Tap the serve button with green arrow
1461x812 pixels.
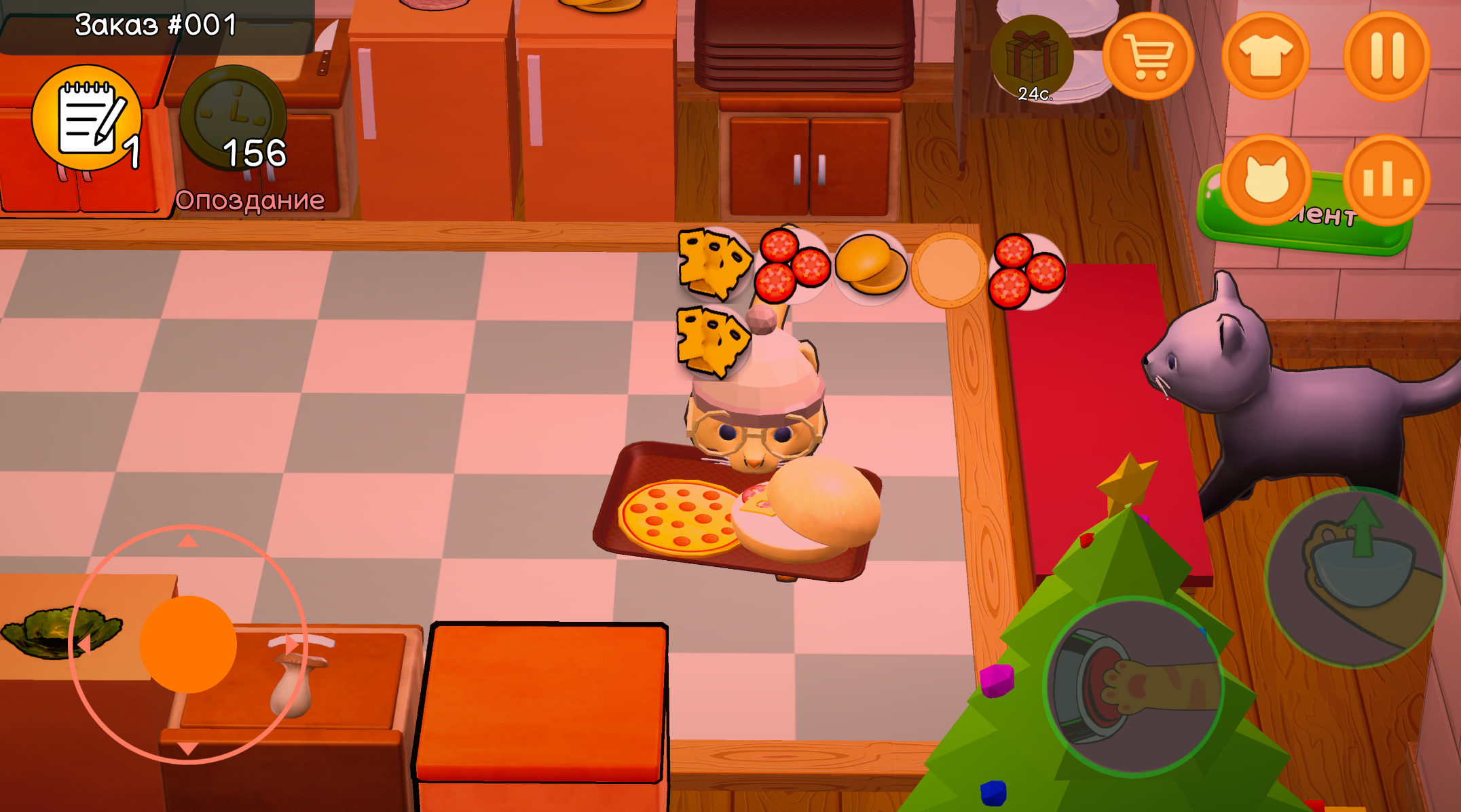[x=1353, y=576]
